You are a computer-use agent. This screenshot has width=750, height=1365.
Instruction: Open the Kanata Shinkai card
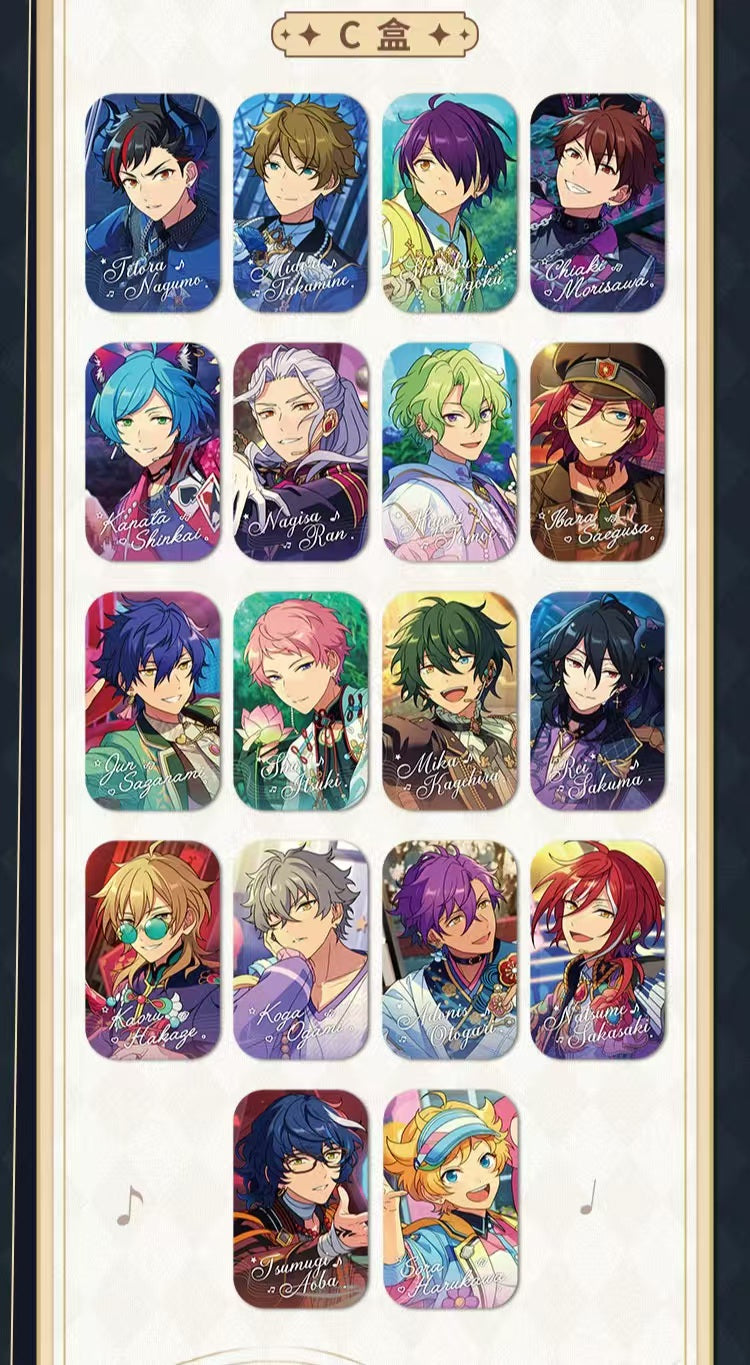[152, 452]
